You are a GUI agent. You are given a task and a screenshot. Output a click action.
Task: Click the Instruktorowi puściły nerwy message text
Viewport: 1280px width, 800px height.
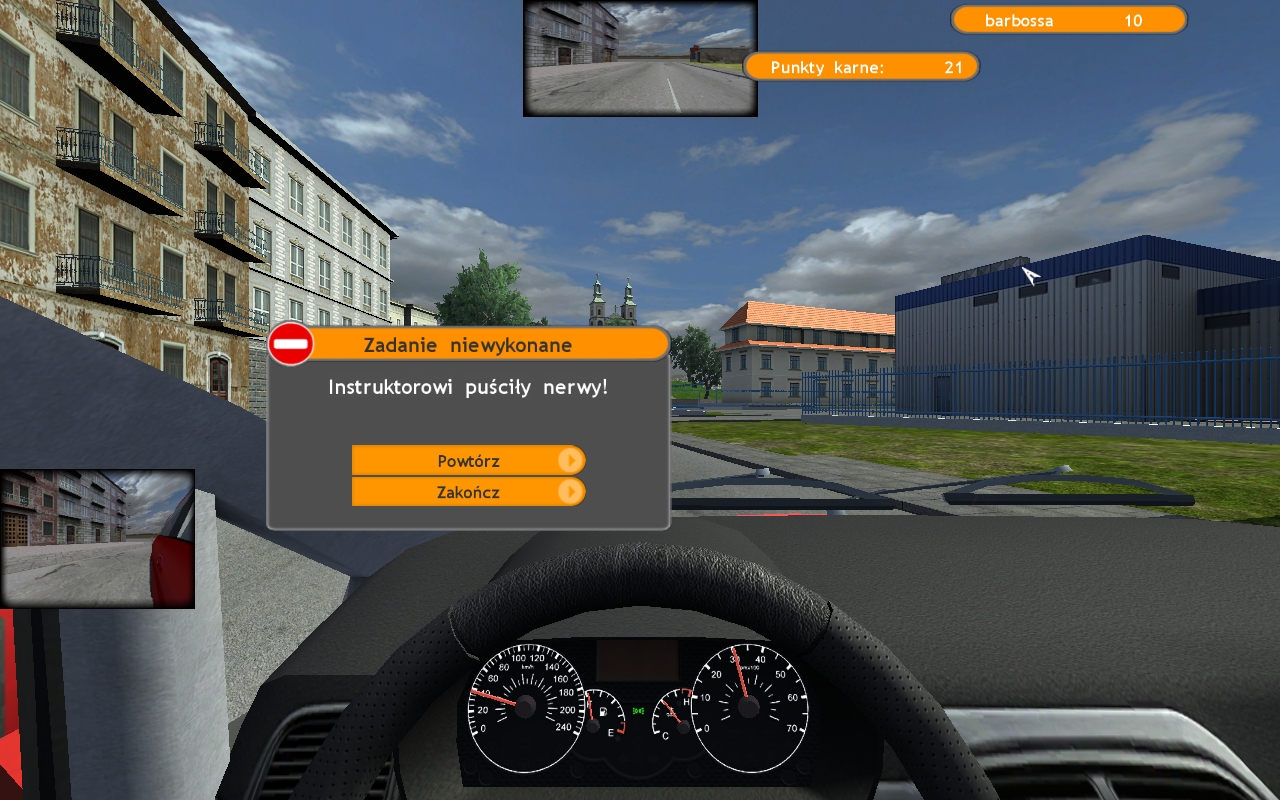468,387
